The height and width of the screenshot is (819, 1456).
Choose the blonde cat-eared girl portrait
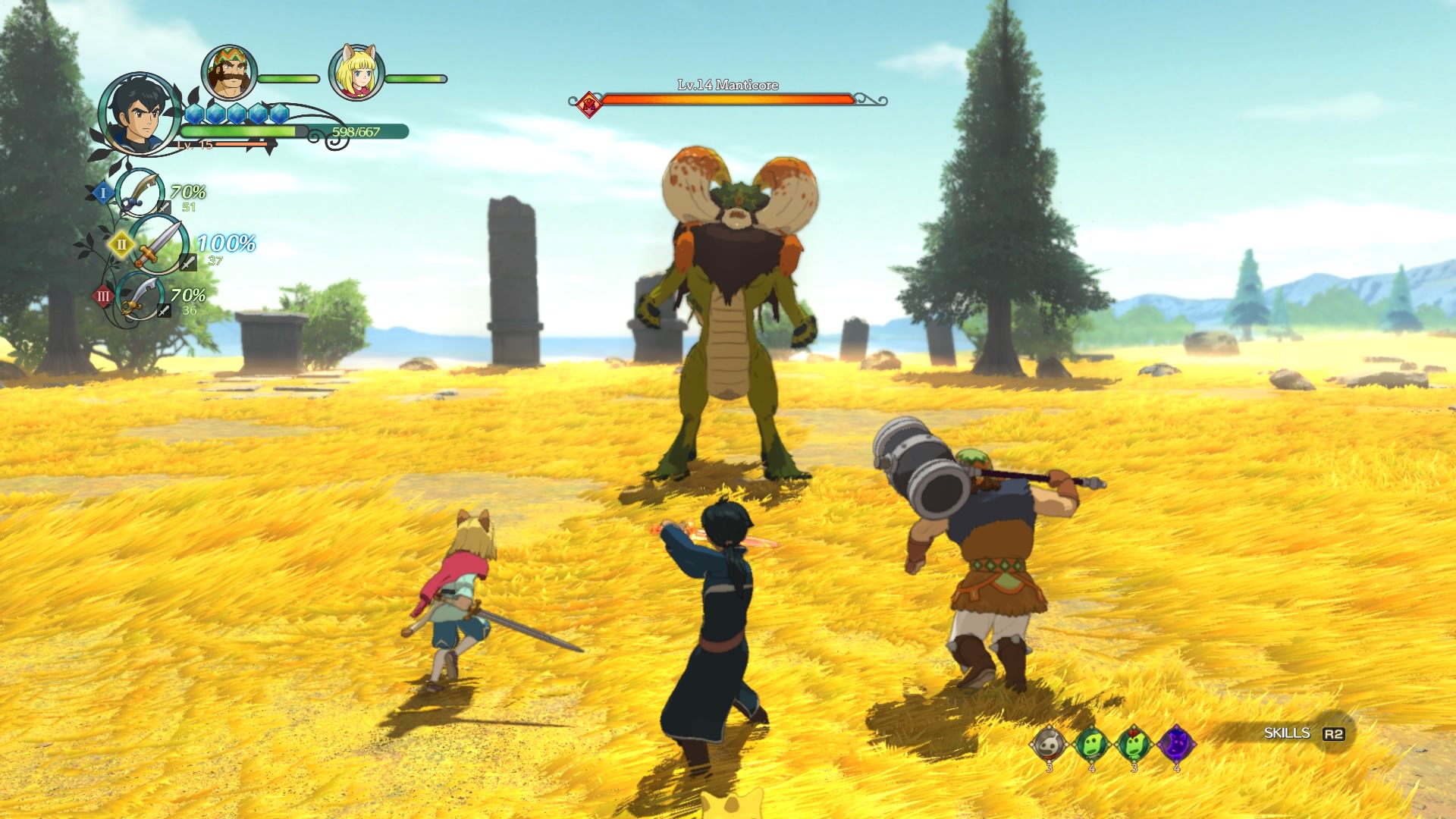click(x=356, y=73)
